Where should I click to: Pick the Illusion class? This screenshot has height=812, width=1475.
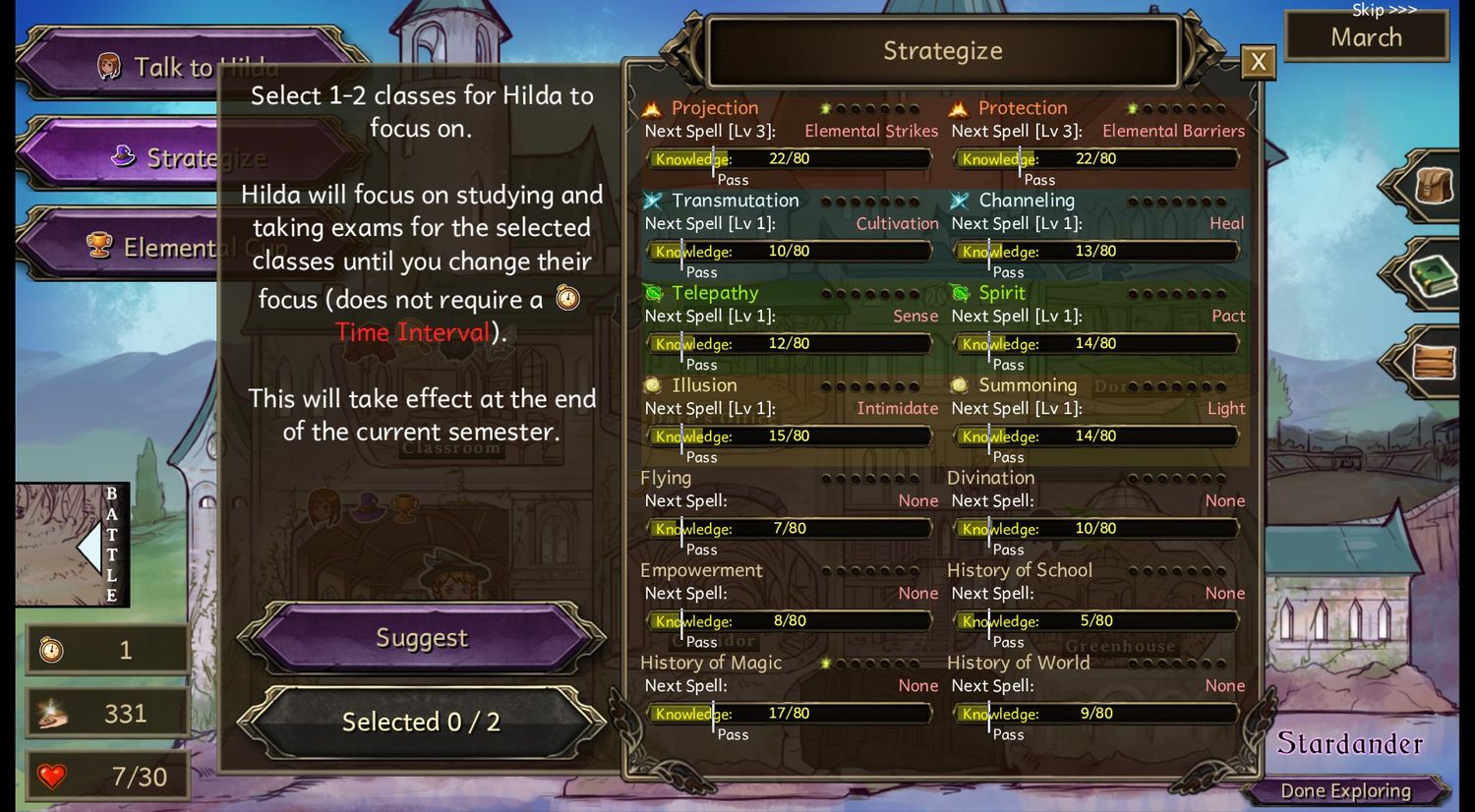point(704,385)
